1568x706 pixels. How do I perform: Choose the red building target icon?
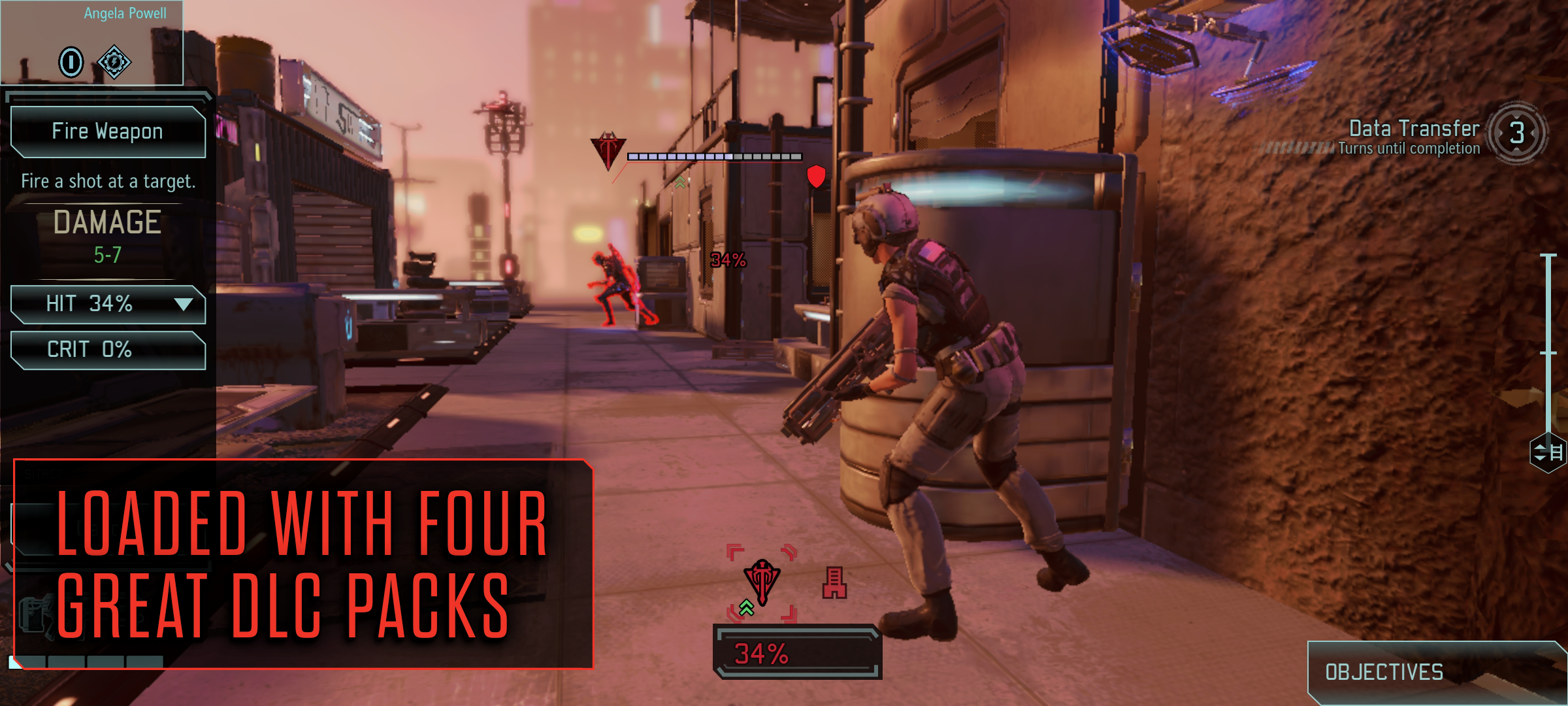(834, 583)
